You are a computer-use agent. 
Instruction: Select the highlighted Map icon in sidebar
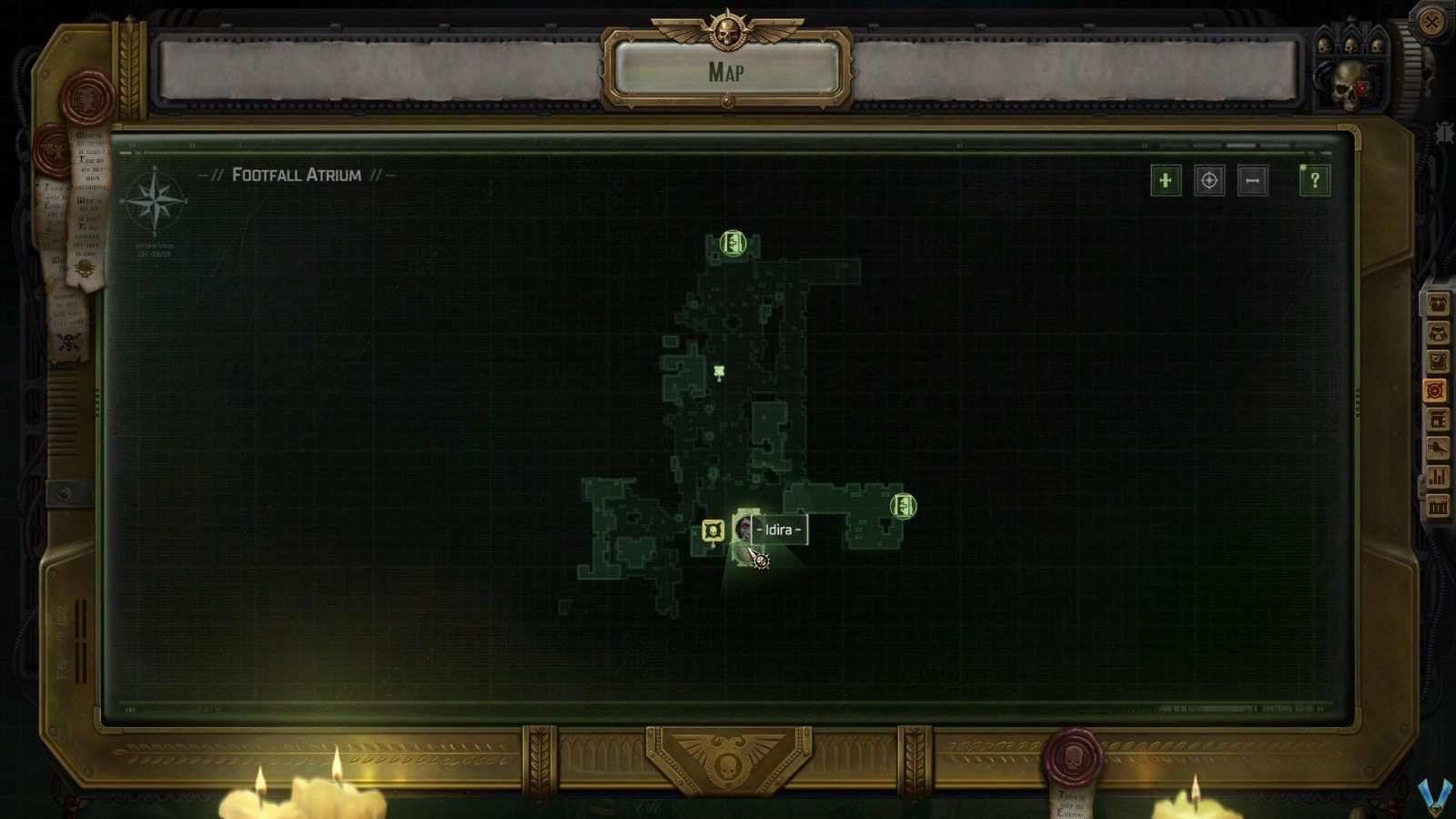1436,390
